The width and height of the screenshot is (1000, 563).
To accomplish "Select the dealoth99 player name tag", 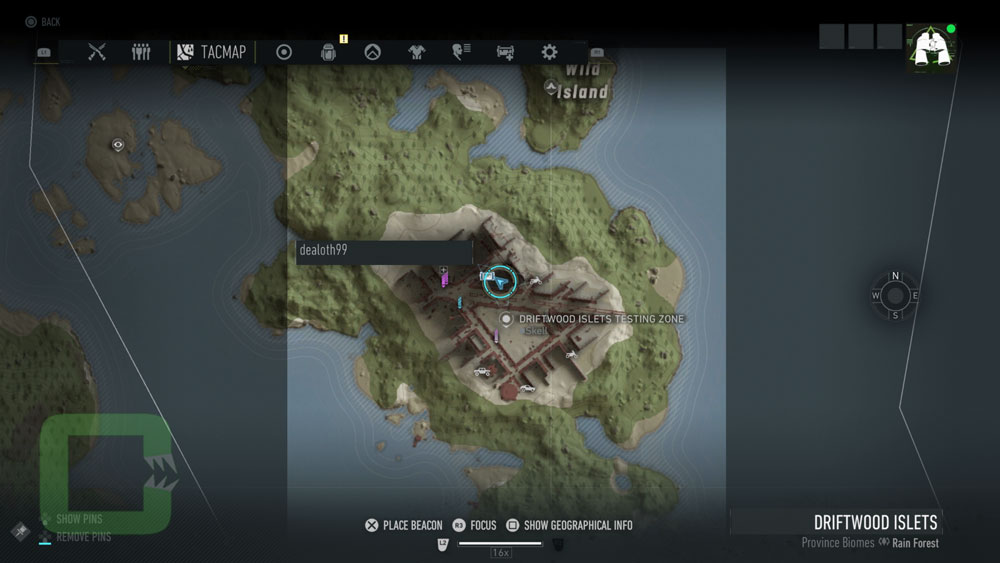I will pyautogui.click(x=383, y=251).
